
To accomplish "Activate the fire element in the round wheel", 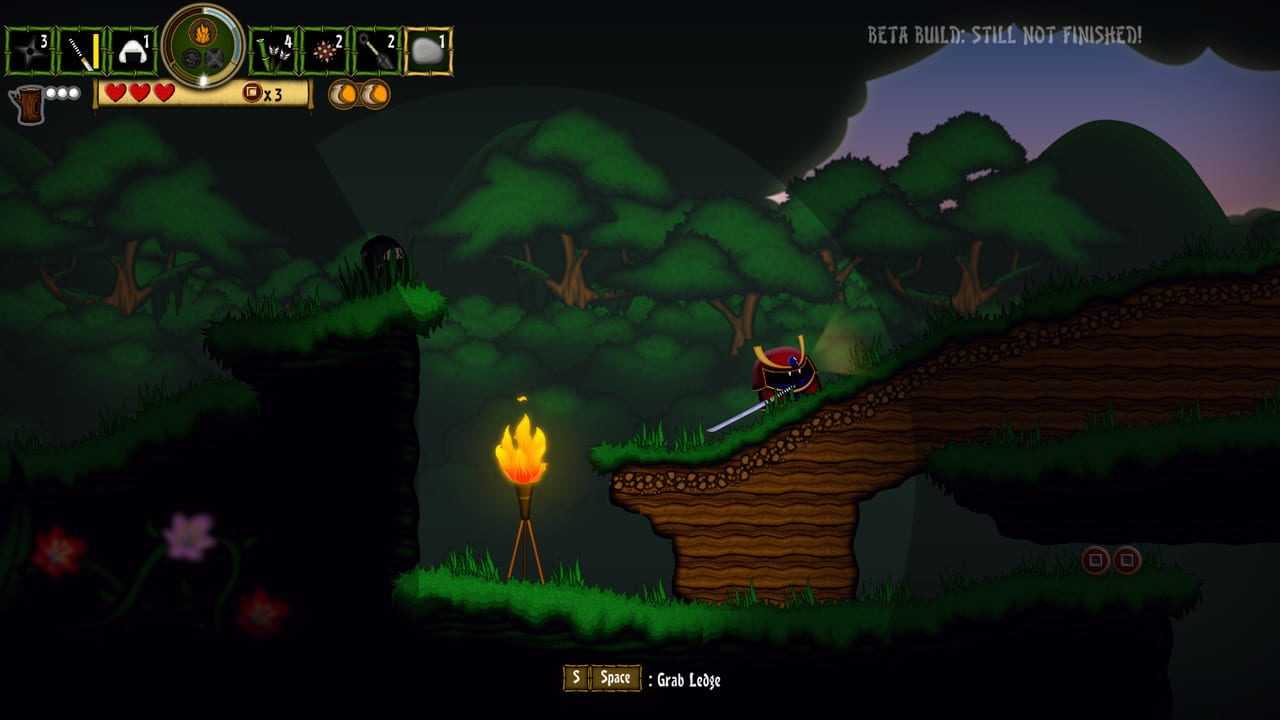I will point(203,35).
